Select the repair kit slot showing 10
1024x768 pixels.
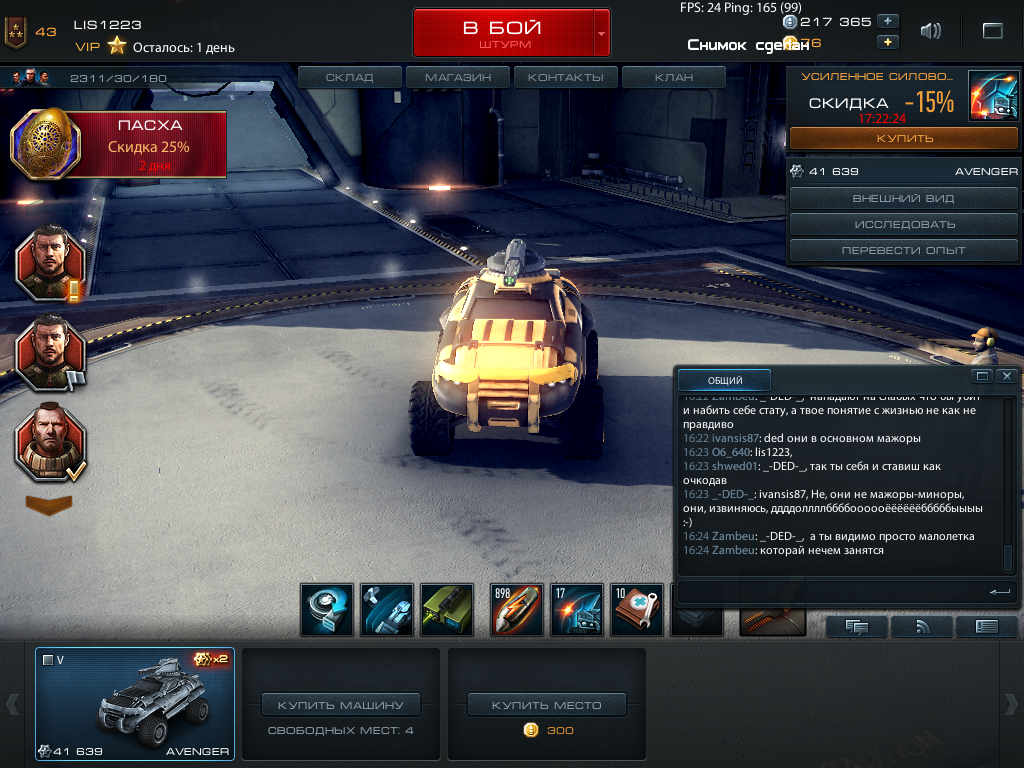click(x=637, y=610)
